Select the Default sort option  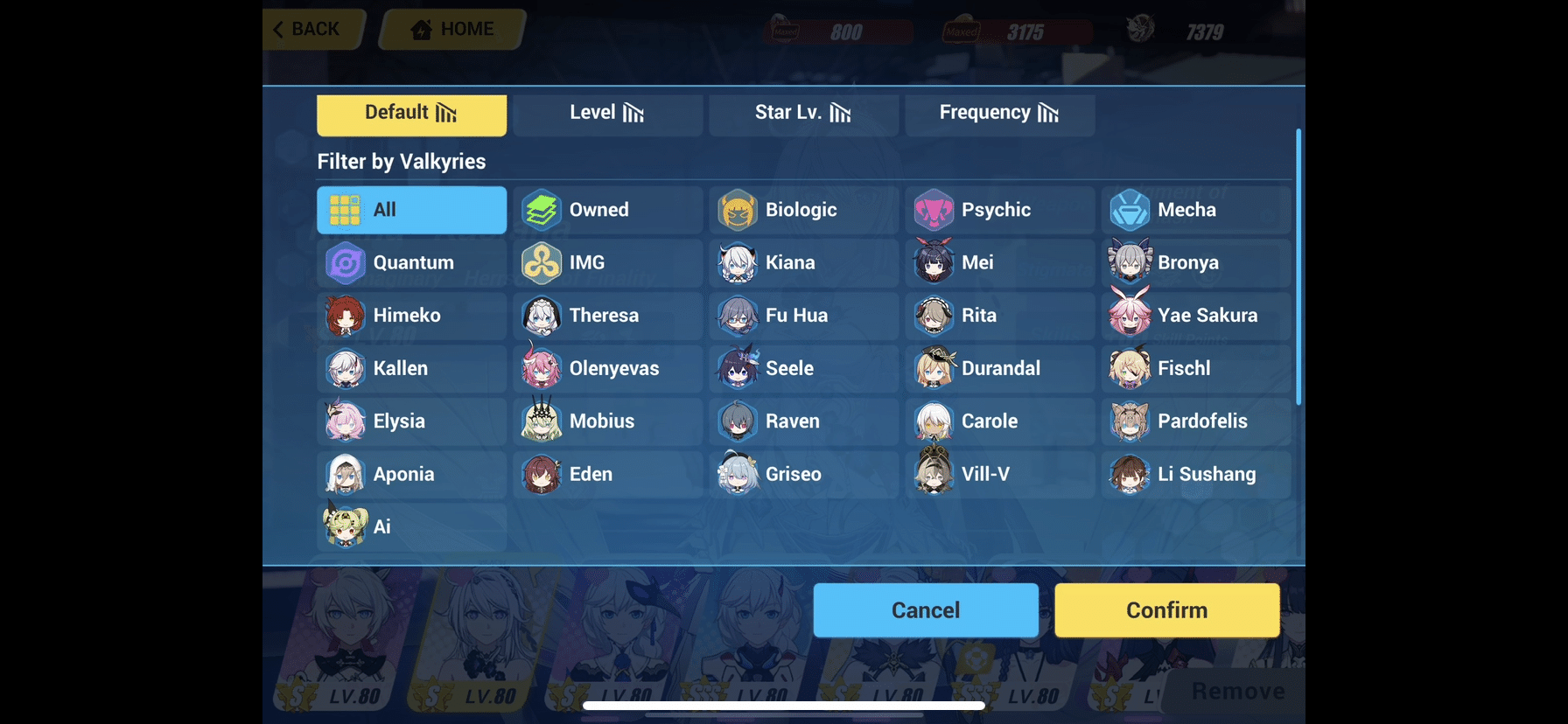(411, 114)
